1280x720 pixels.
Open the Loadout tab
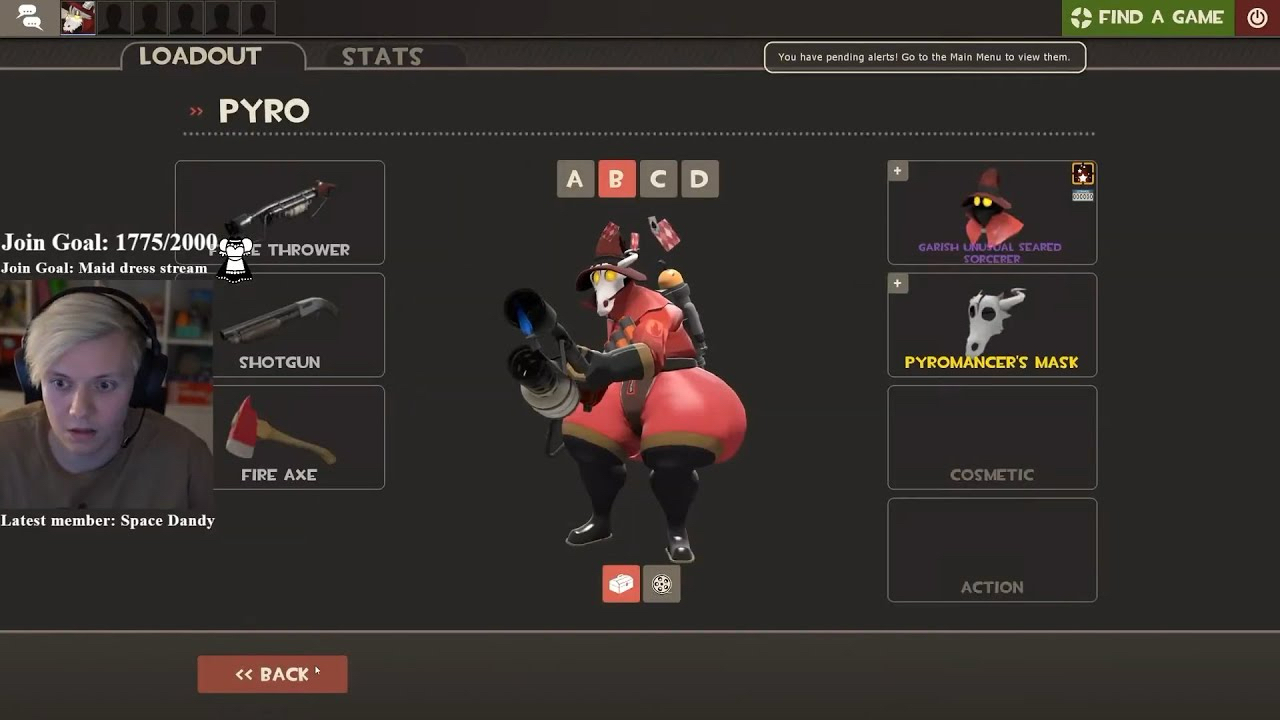pyautogui.click(x=200, y=56)
